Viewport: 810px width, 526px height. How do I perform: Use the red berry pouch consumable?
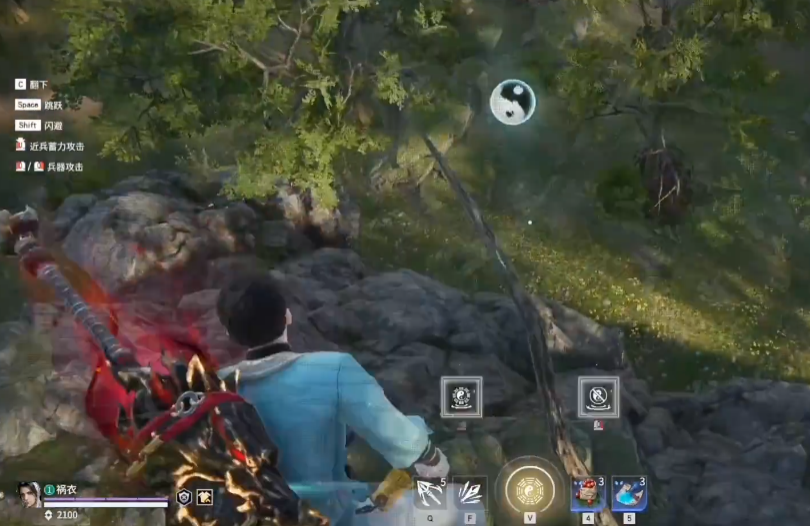click(x=588, y=493)
